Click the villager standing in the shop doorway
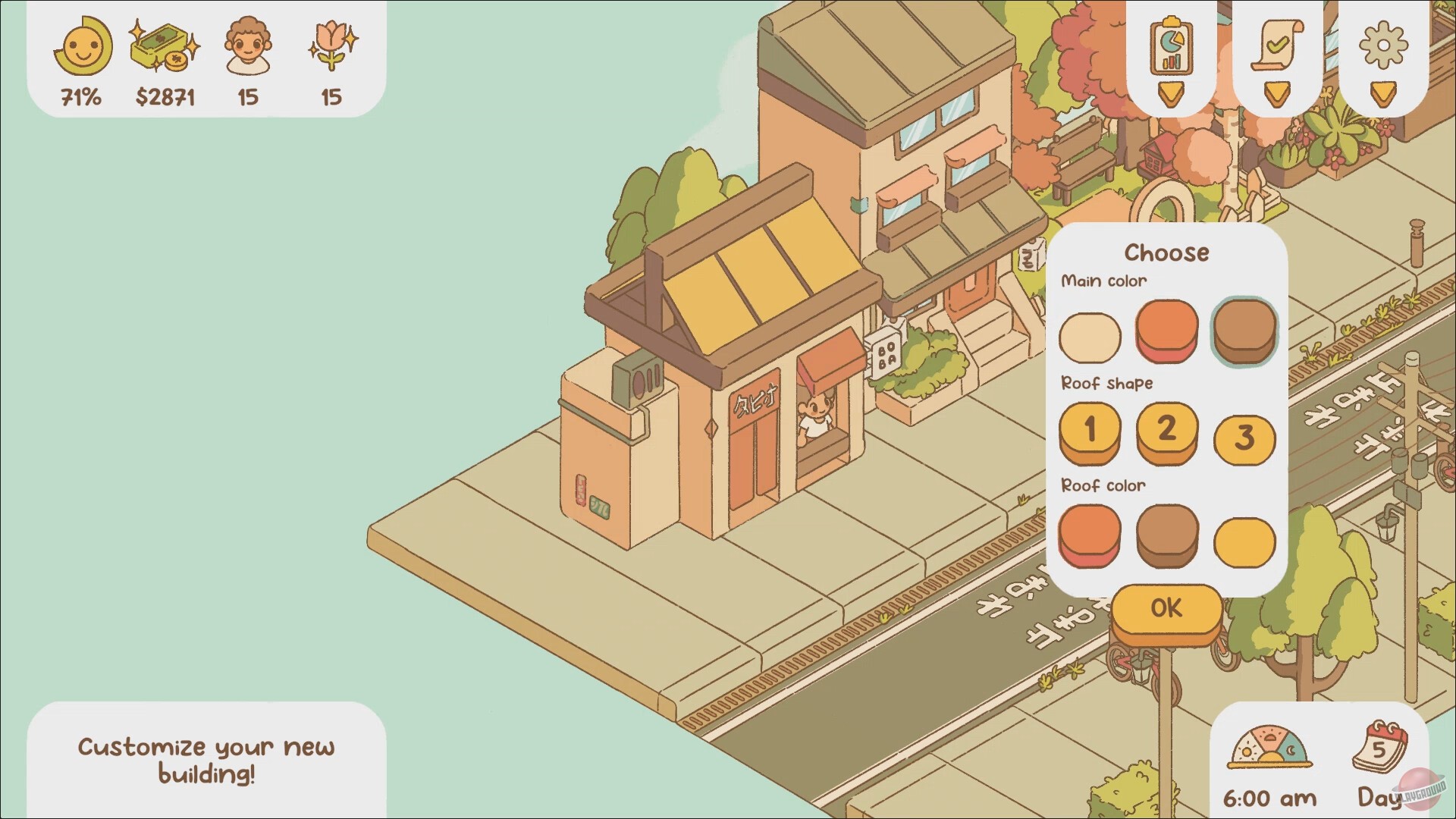Image resolution: width=1456 pixels, height=819 pixels. point(817,416)
